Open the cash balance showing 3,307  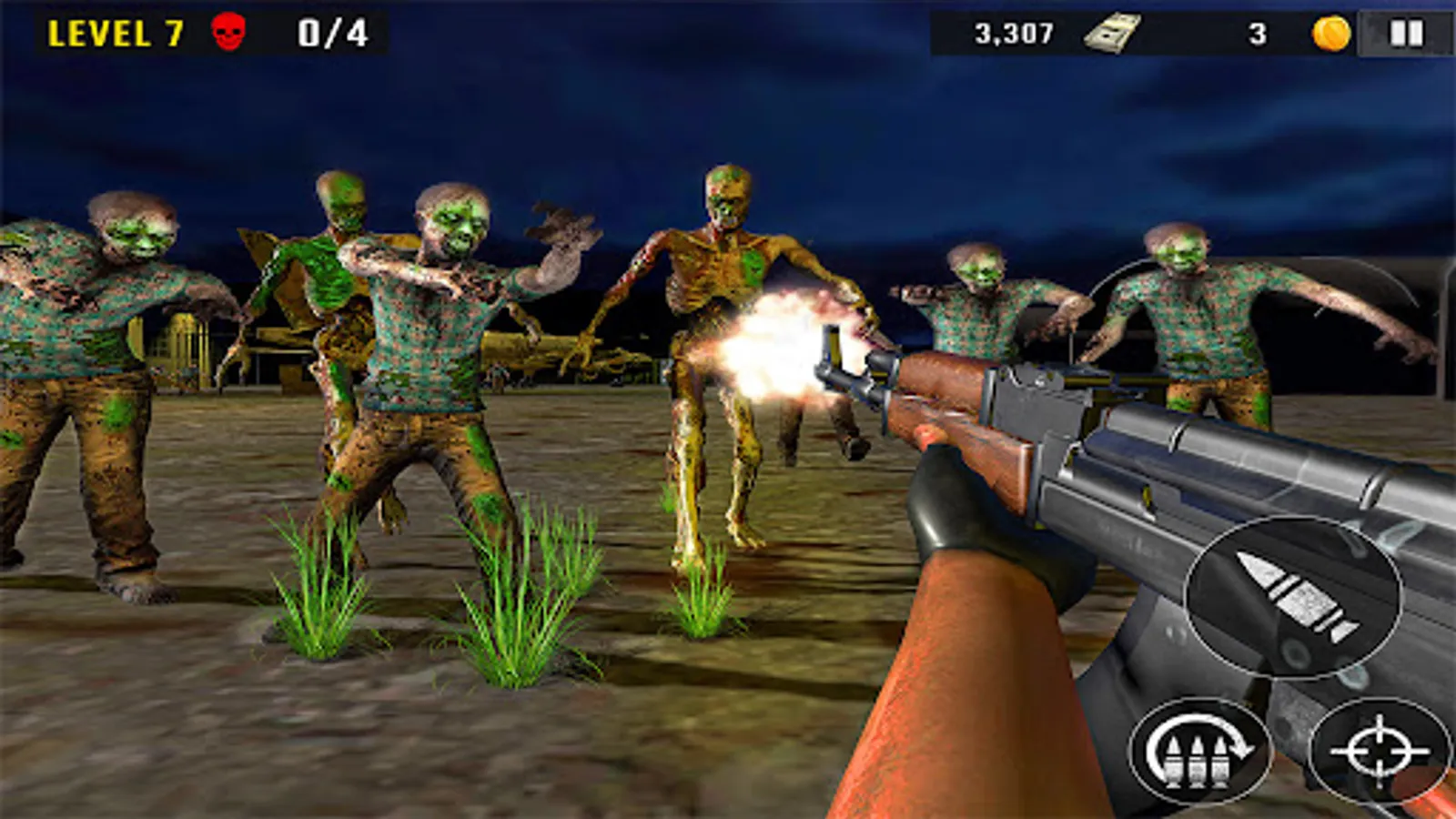1013,33
